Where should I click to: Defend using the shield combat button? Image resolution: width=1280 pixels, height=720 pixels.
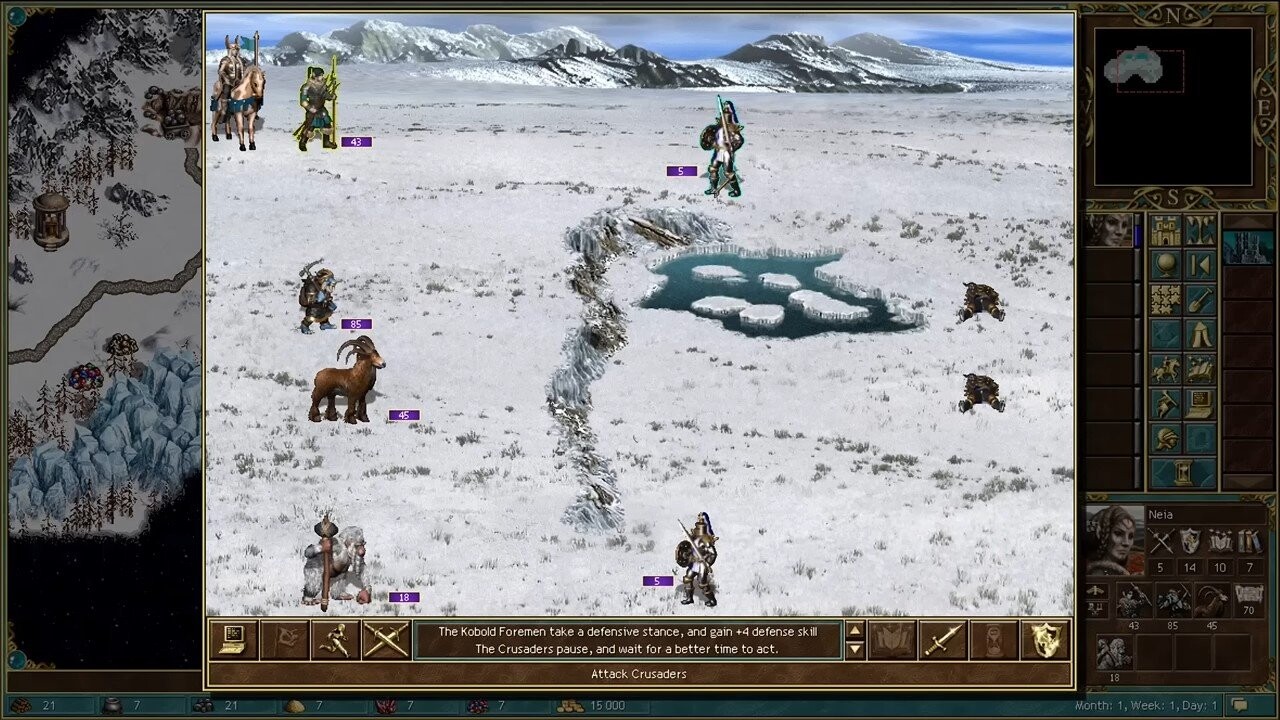point(1044,640)
